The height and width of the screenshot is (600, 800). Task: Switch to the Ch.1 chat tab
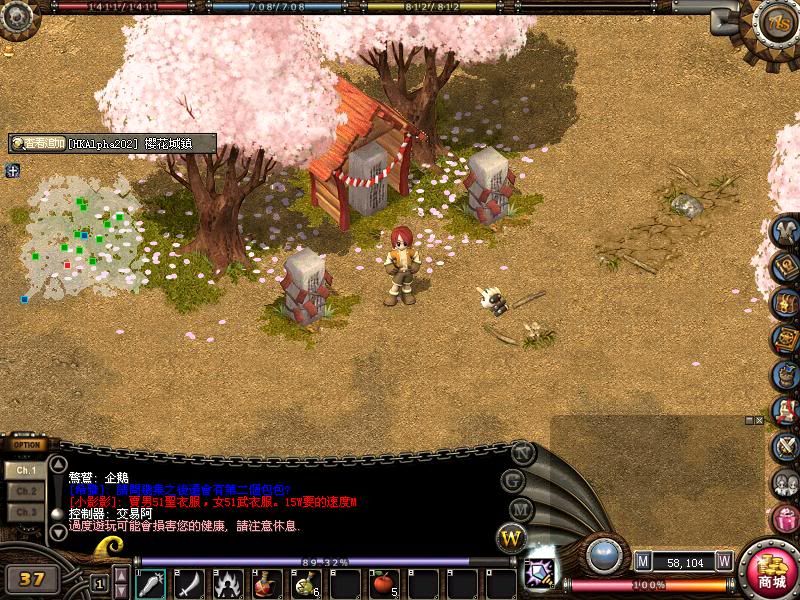pyautogui.click(x=26, y=469)
